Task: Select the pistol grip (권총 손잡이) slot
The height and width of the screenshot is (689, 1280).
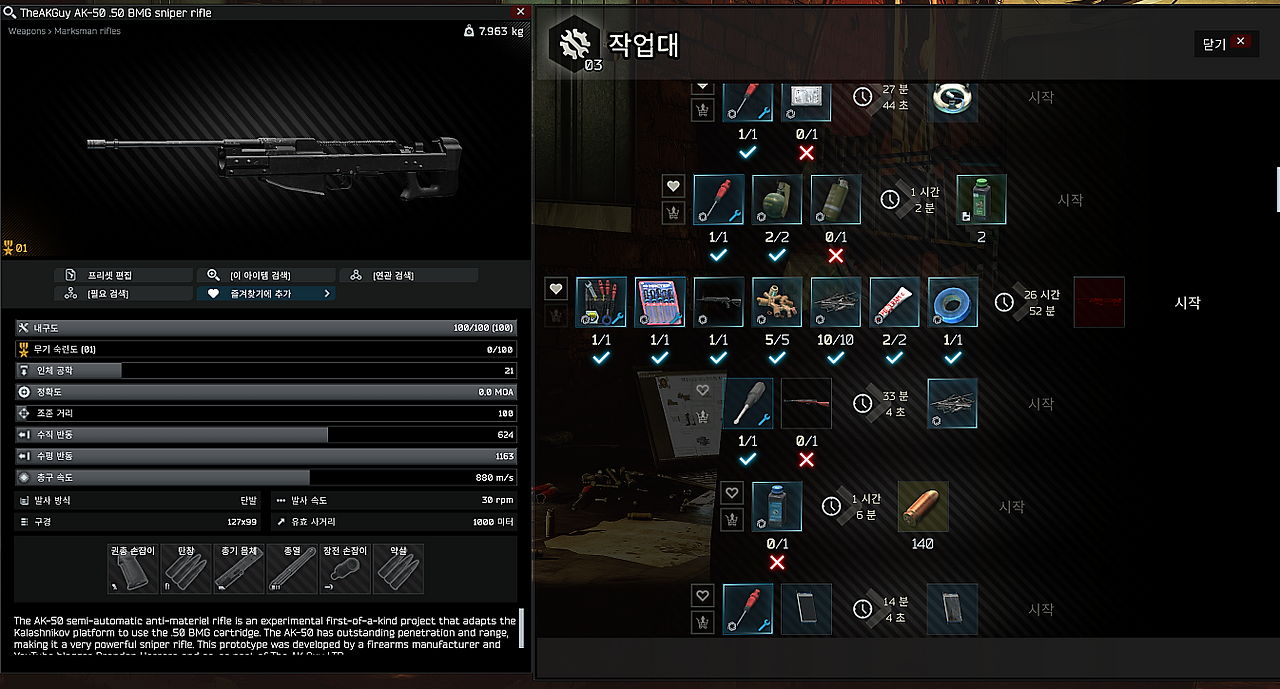Action: 132,569
